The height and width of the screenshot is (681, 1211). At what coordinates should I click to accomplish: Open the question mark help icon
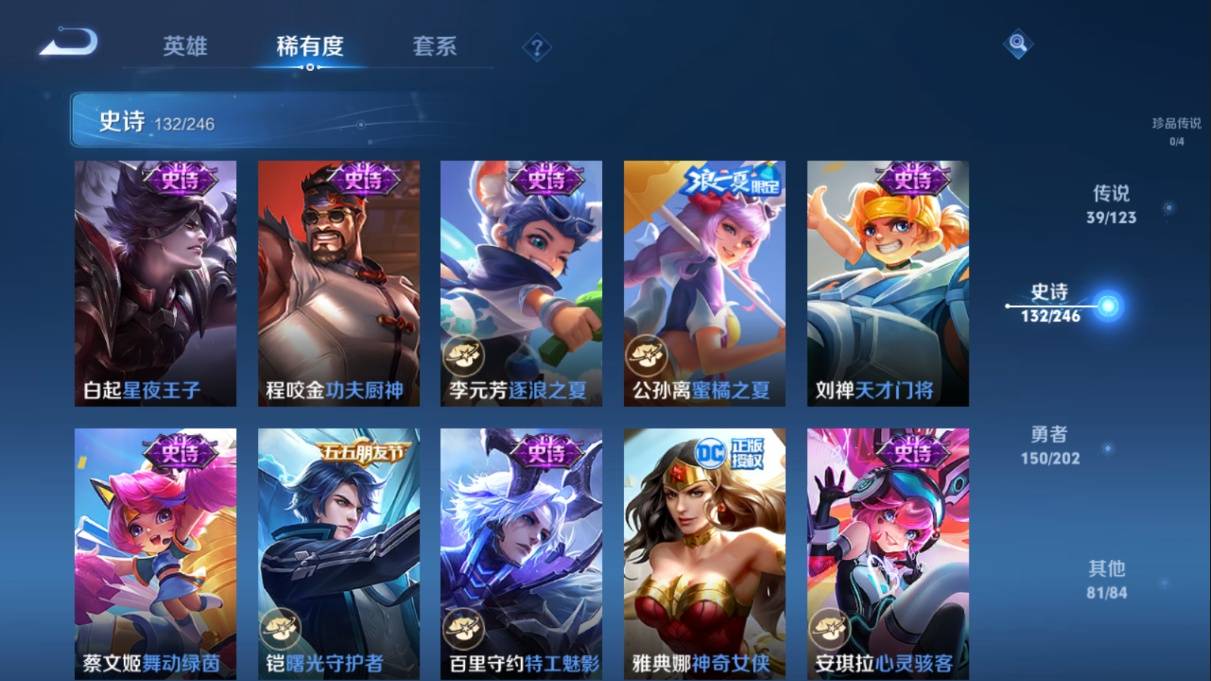537,47
